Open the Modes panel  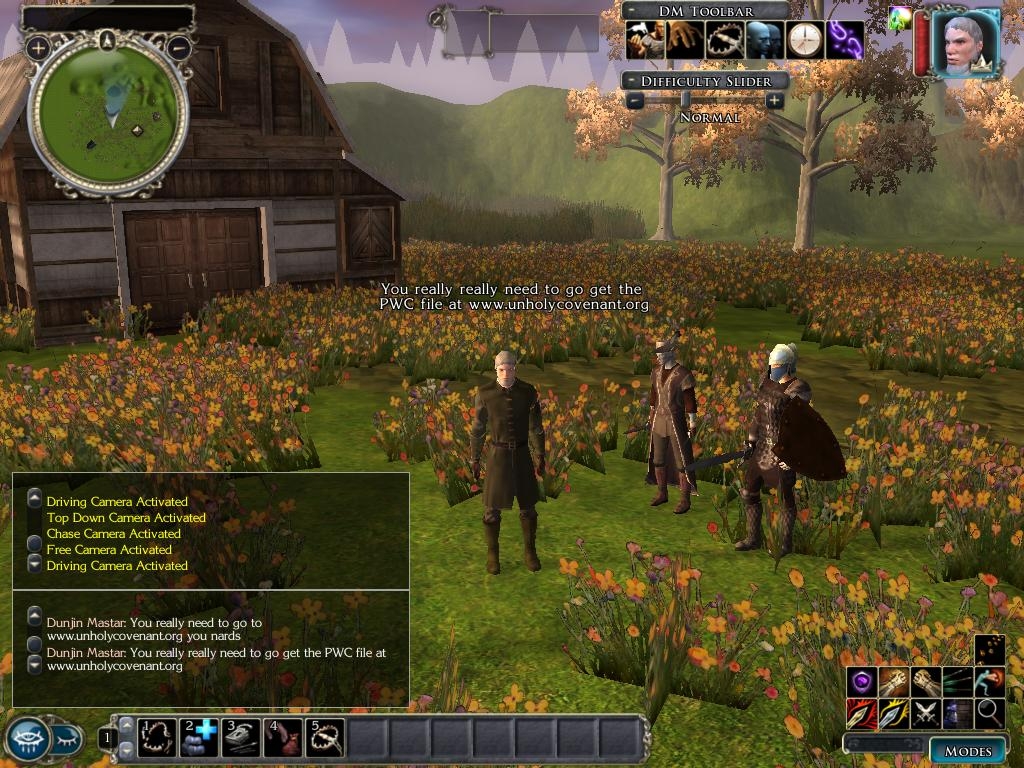coord(967,750)
